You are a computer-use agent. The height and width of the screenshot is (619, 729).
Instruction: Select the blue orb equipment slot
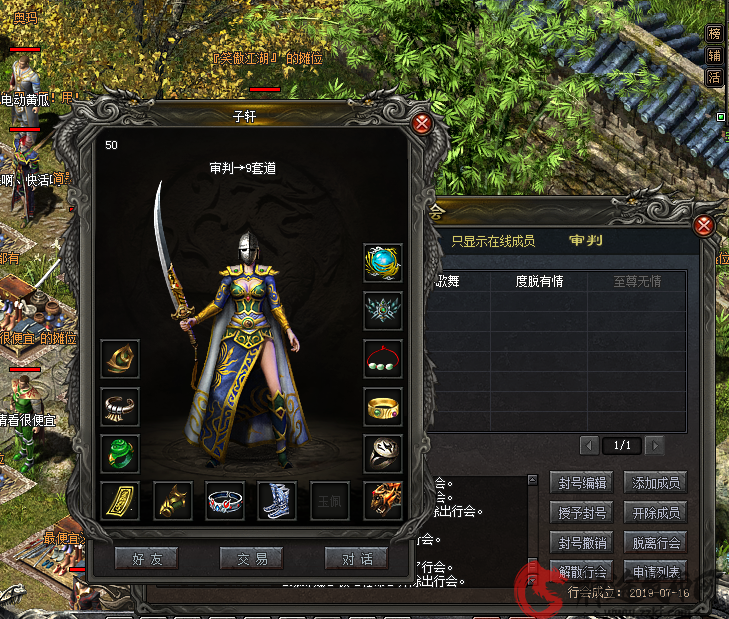[382, 262]
